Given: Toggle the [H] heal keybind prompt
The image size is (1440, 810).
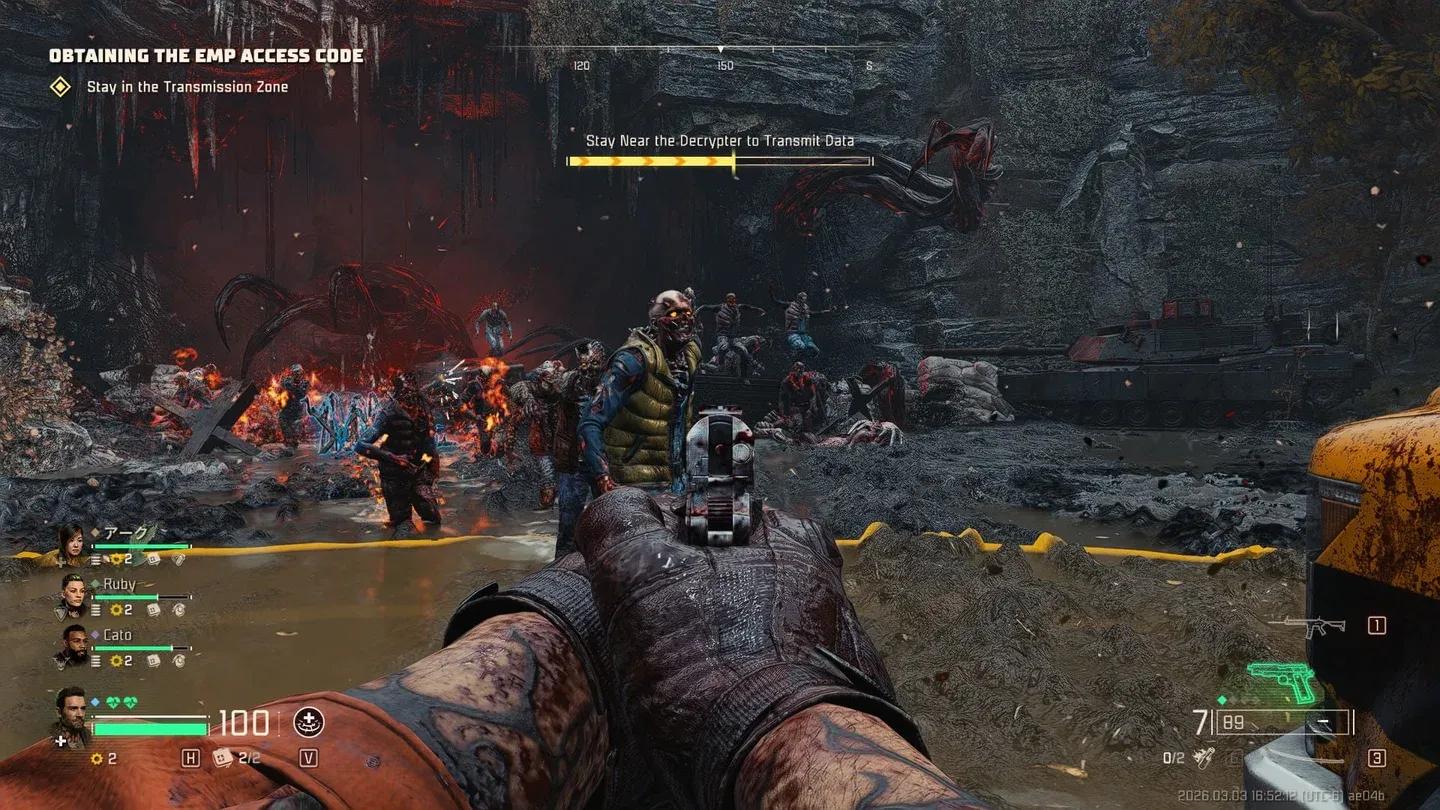Looking at the screenshot, I should click(191, 757).
